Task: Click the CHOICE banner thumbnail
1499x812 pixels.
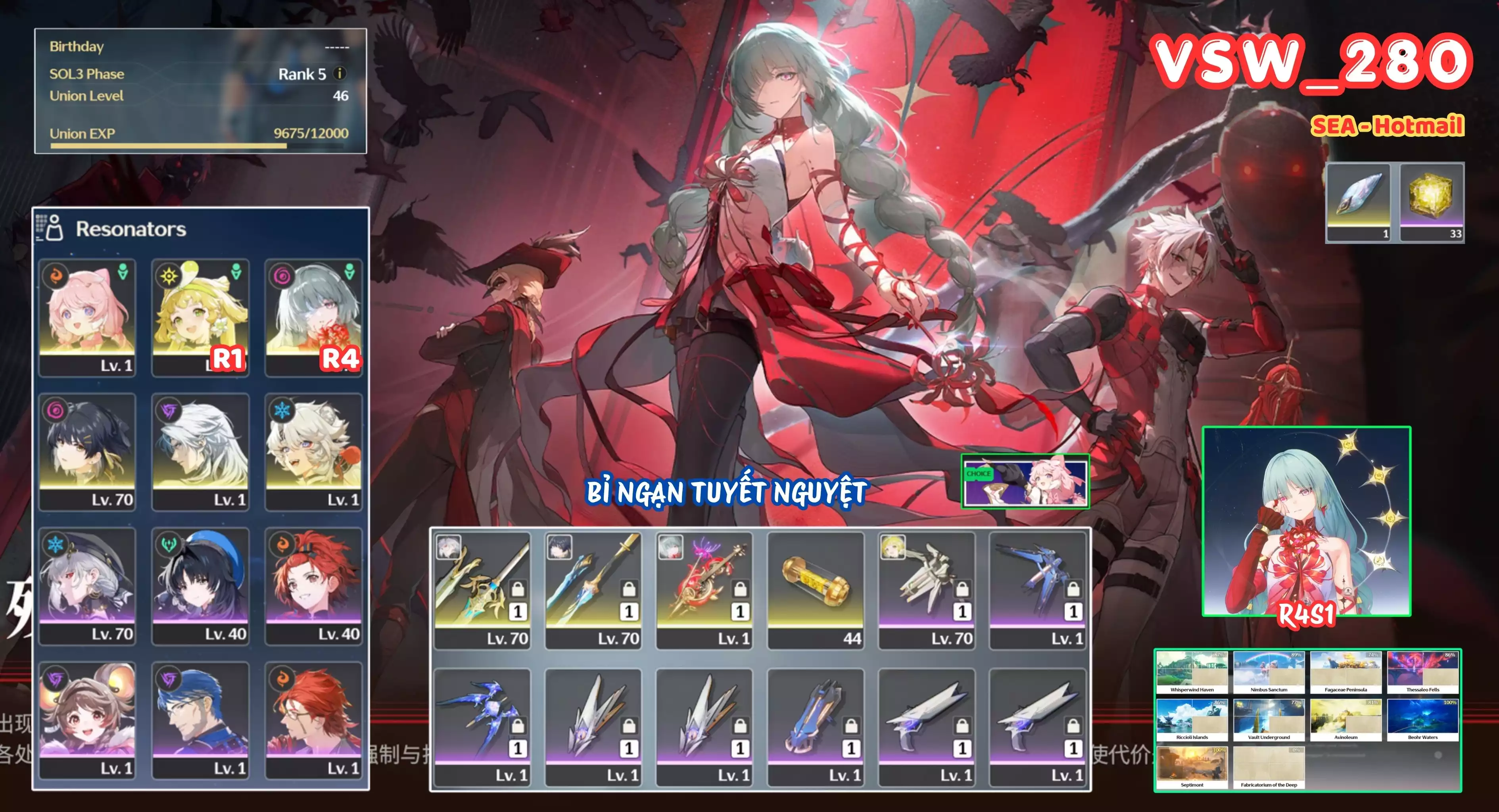Action: pos(1025,482)
